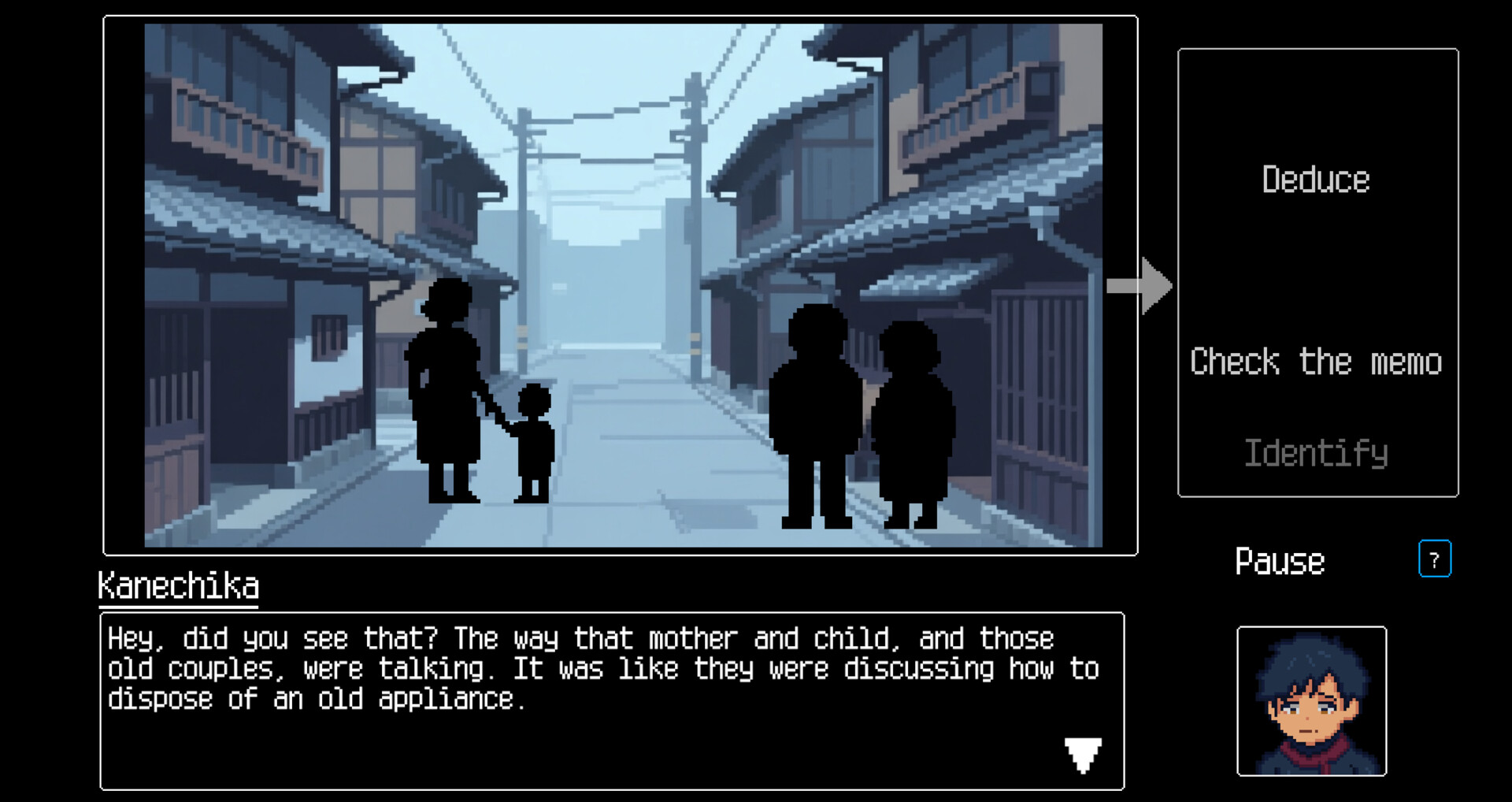The height and width of the screenshot is (802, 1512).
Task: Choose Check the memo from the menu
Action: (1316, 362)
